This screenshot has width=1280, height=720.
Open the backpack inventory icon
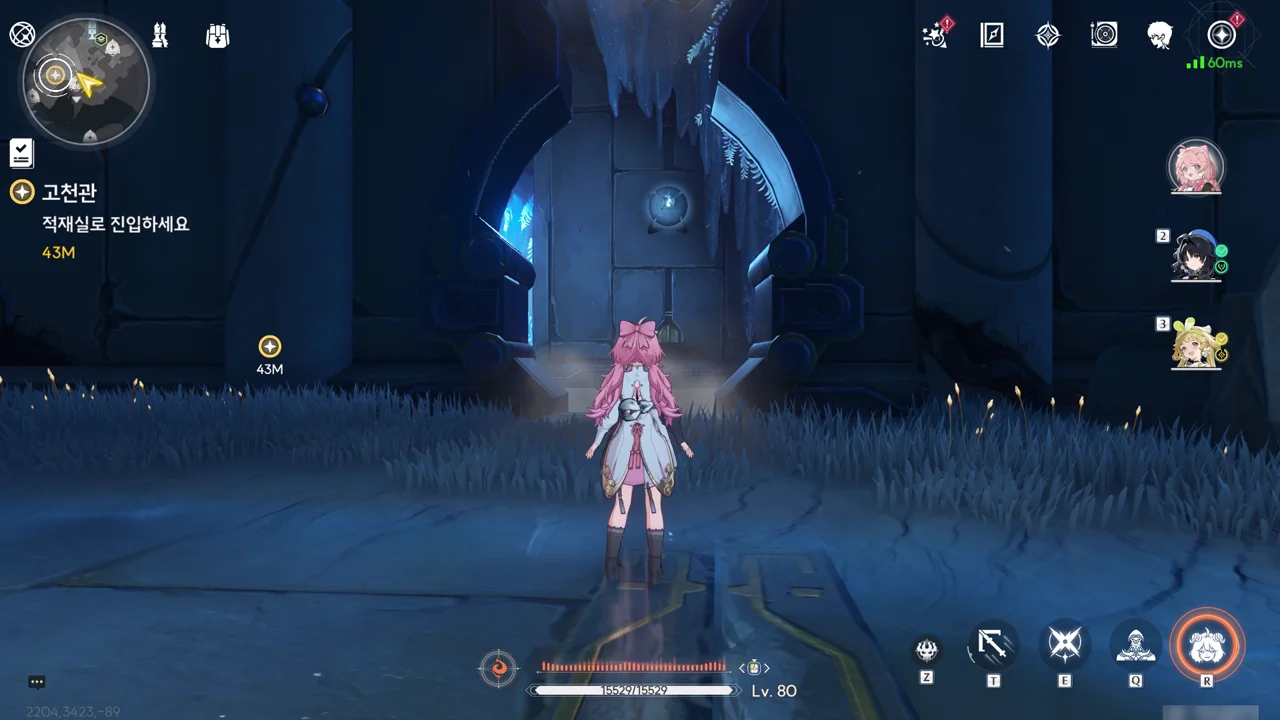(218, 36)
